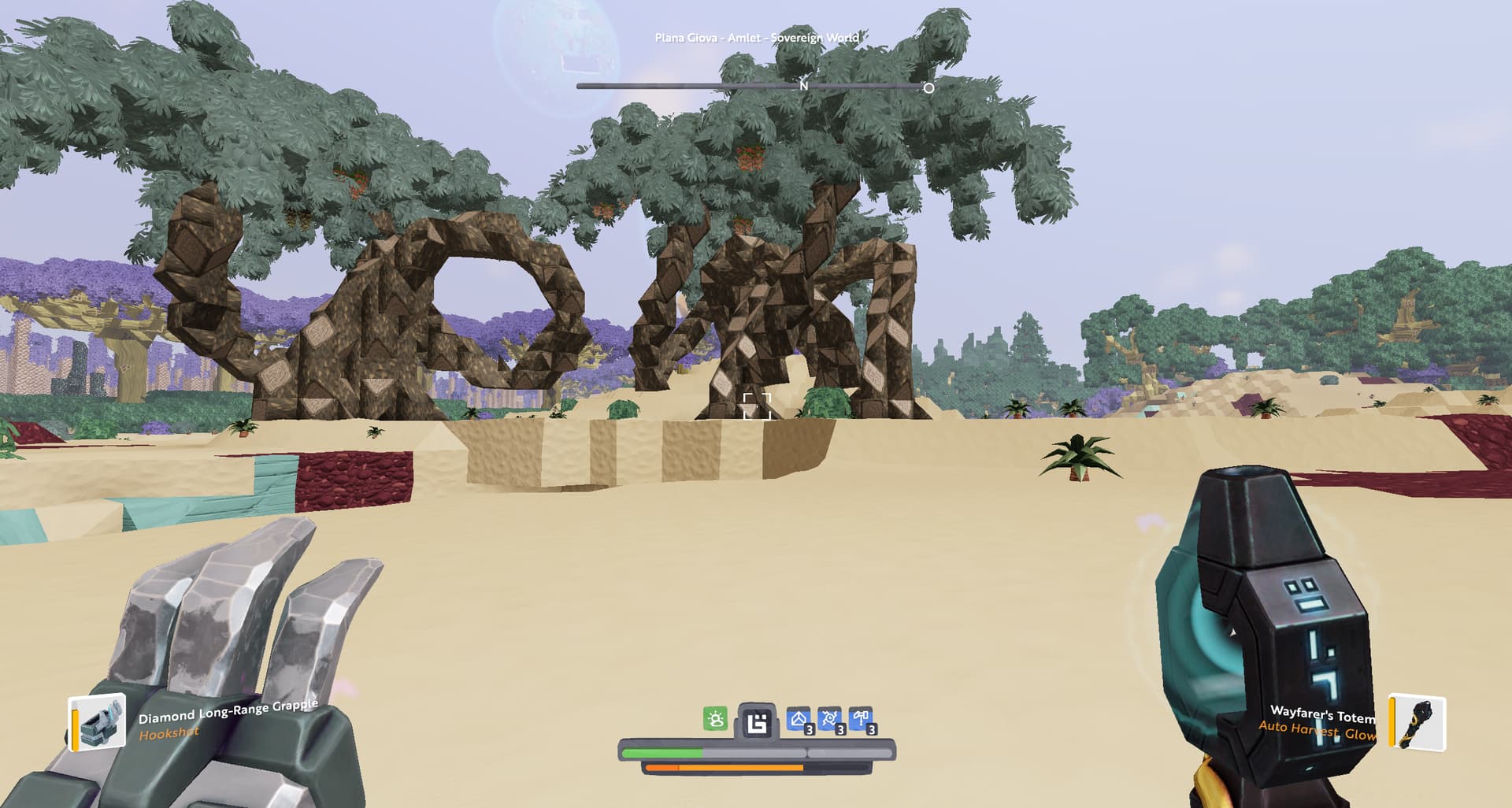The image size is (1512, 808).
Task: Click the blue gear-burst buff icon
Action: click(x=830, y=720)
